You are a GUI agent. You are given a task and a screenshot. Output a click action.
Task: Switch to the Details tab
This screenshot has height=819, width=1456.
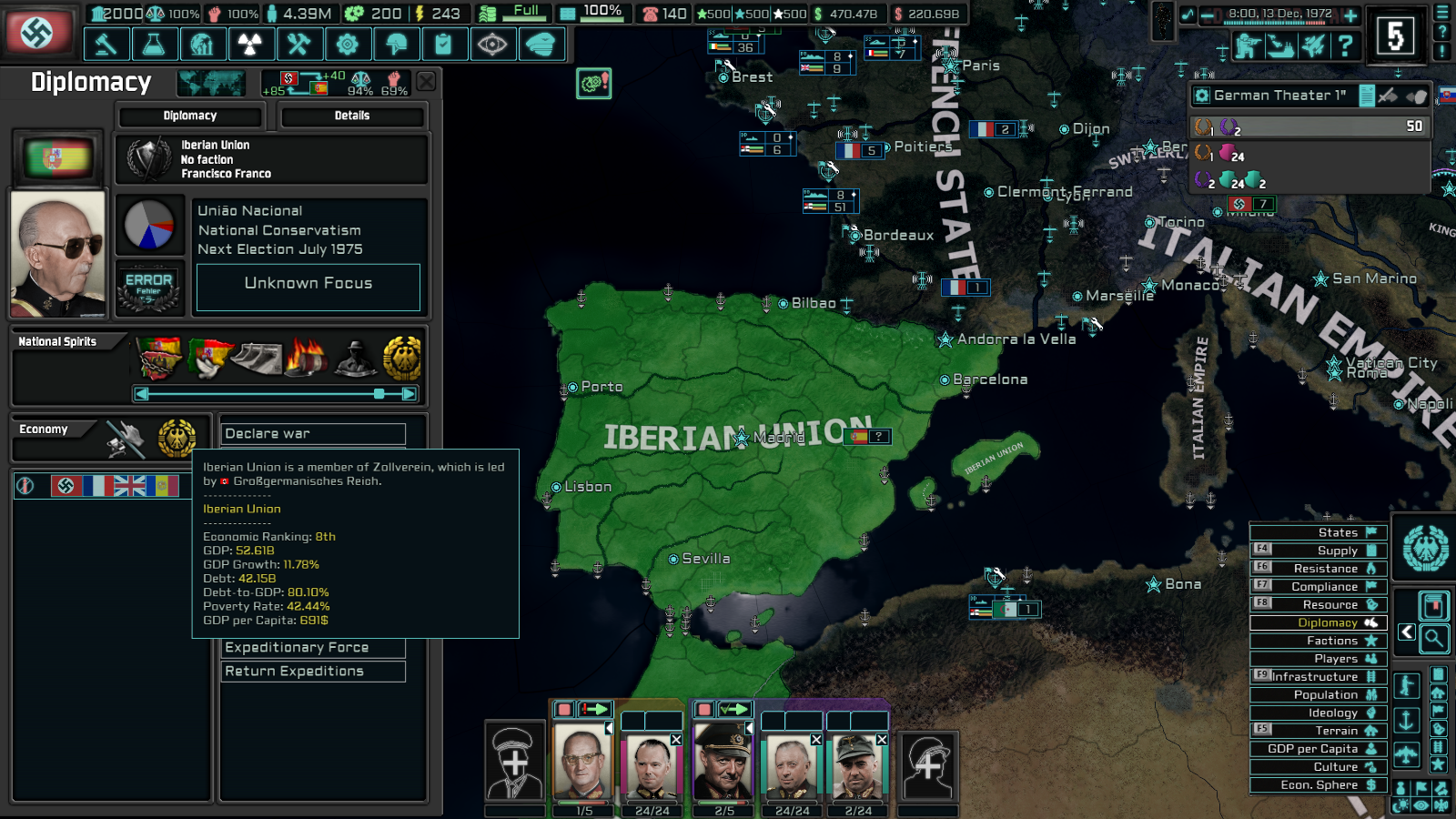coord(353,116)
